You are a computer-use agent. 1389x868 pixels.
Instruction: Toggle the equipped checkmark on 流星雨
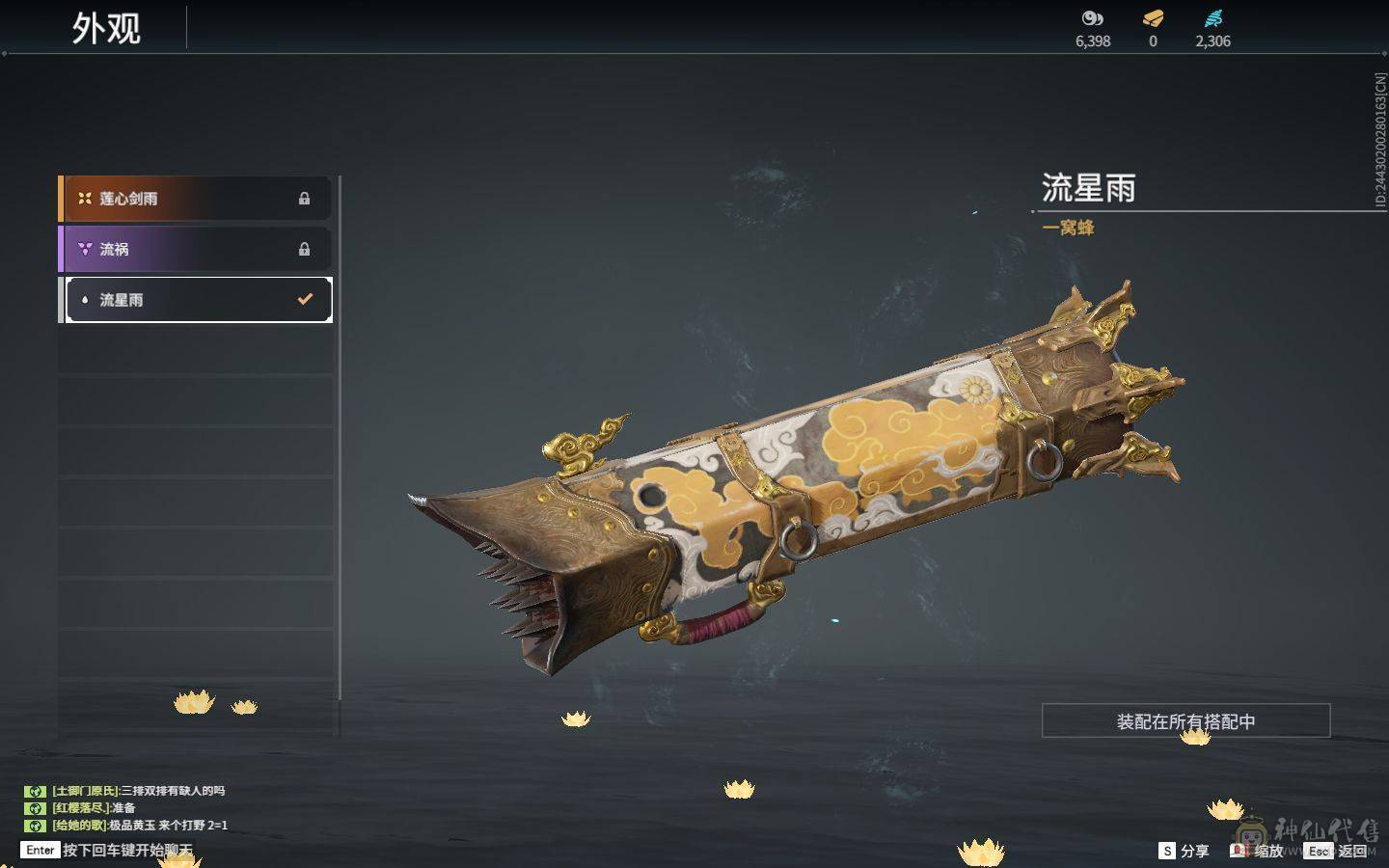(x=305, y=299)
